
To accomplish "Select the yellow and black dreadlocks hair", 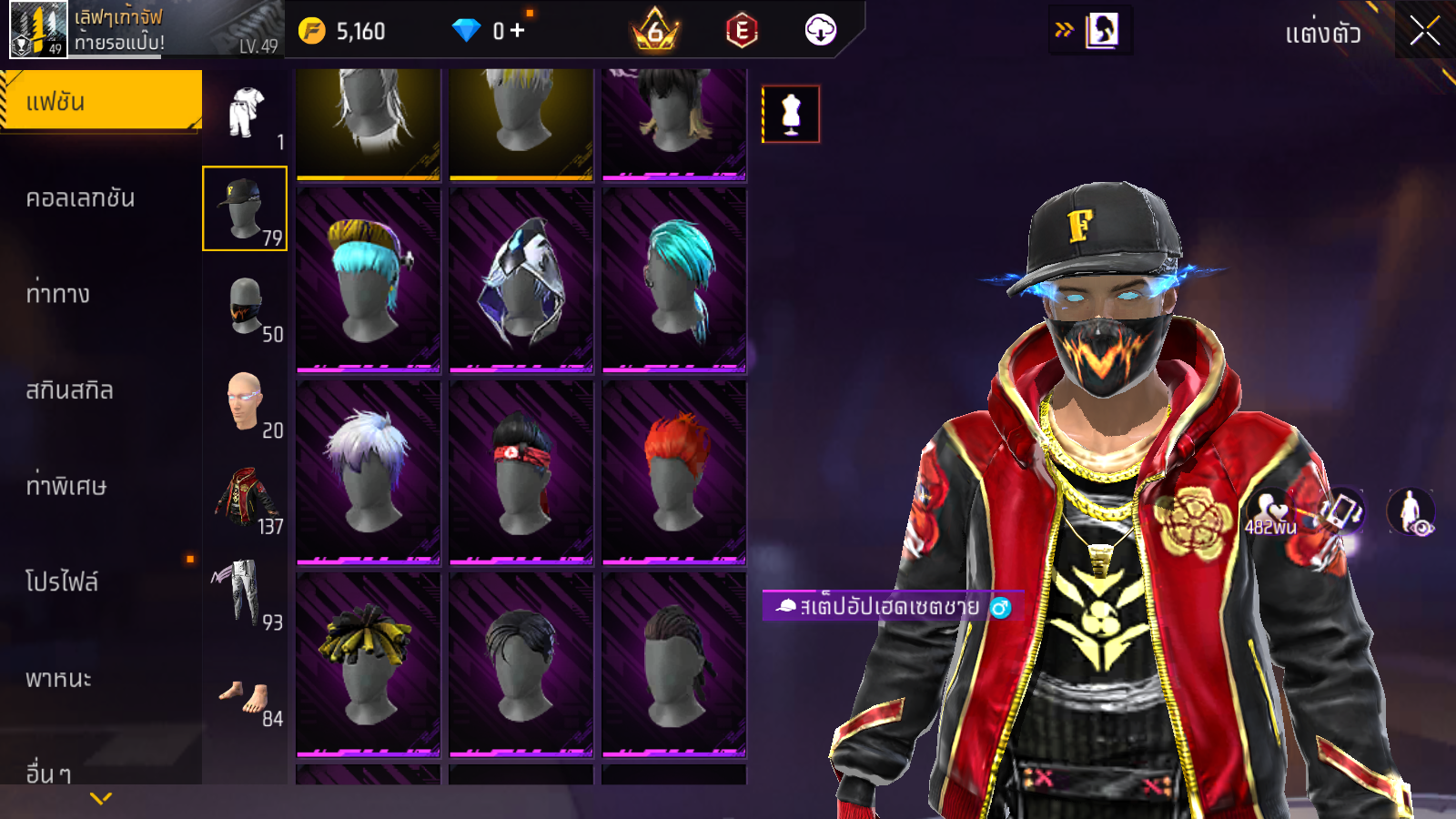I will pyautogui.click(x=369, y=663).
